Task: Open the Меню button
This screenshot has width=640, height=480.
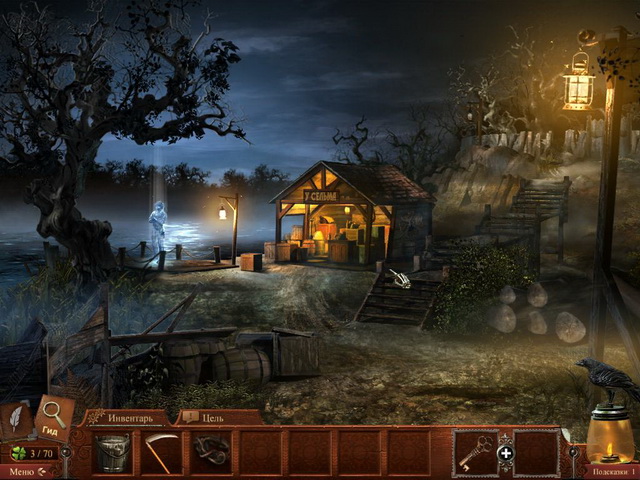Action: click(x=26, y=471)
